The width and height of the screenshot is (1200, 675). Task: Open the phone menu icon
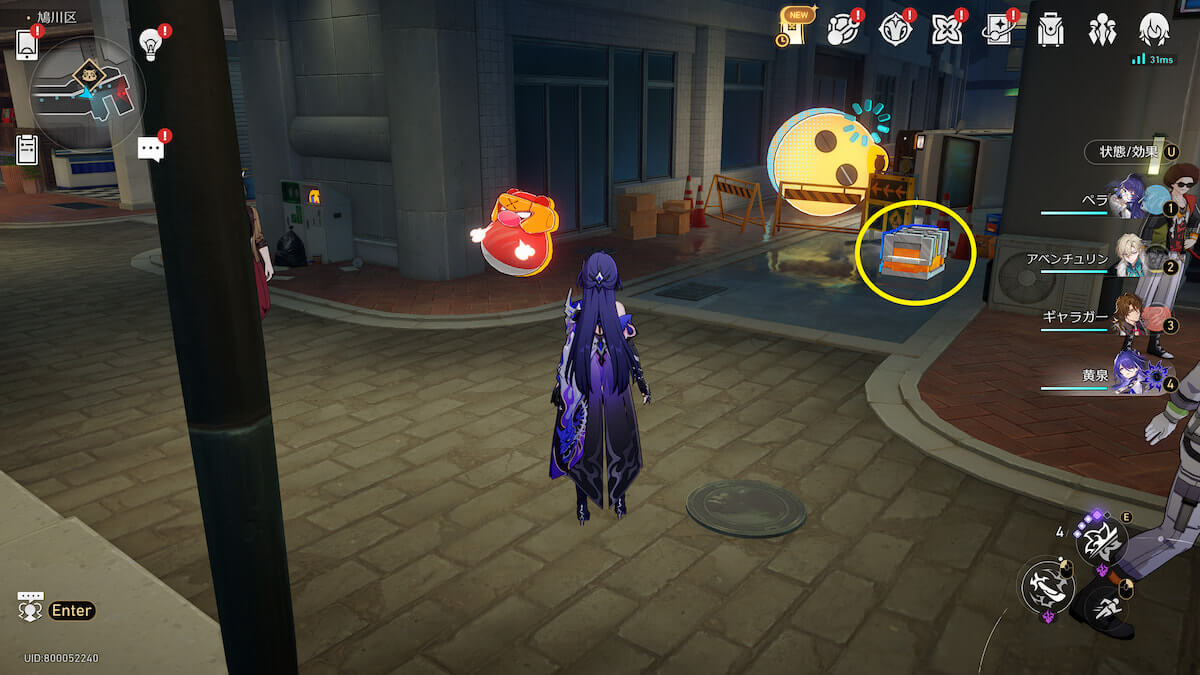(27, 44)
